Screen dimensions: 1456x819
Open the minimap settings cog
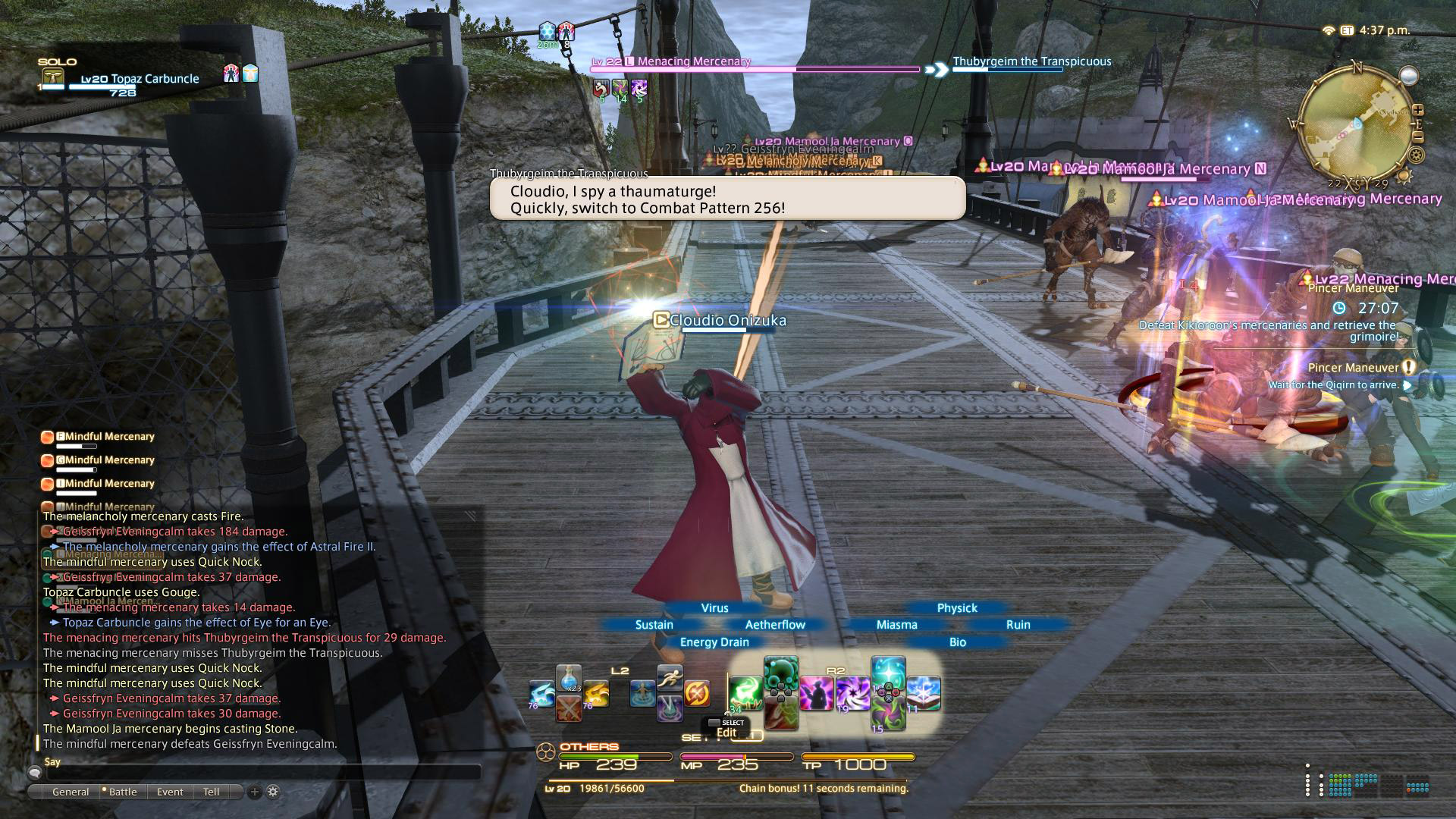[1415, 155]
